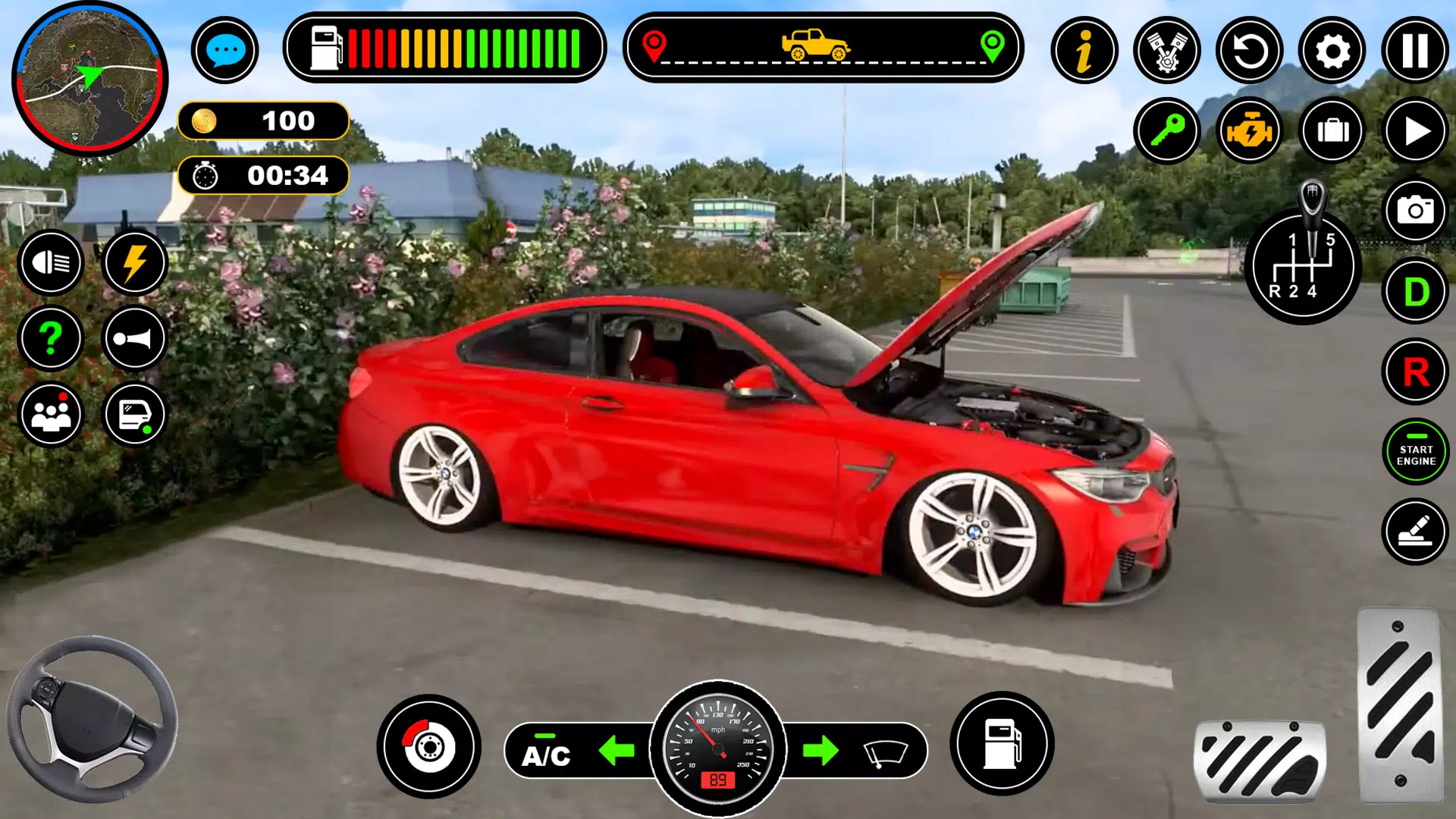Viewport: 1456px width, 819px height.
Task: Engage the handbrake disc button
Action: click(428, 747)
